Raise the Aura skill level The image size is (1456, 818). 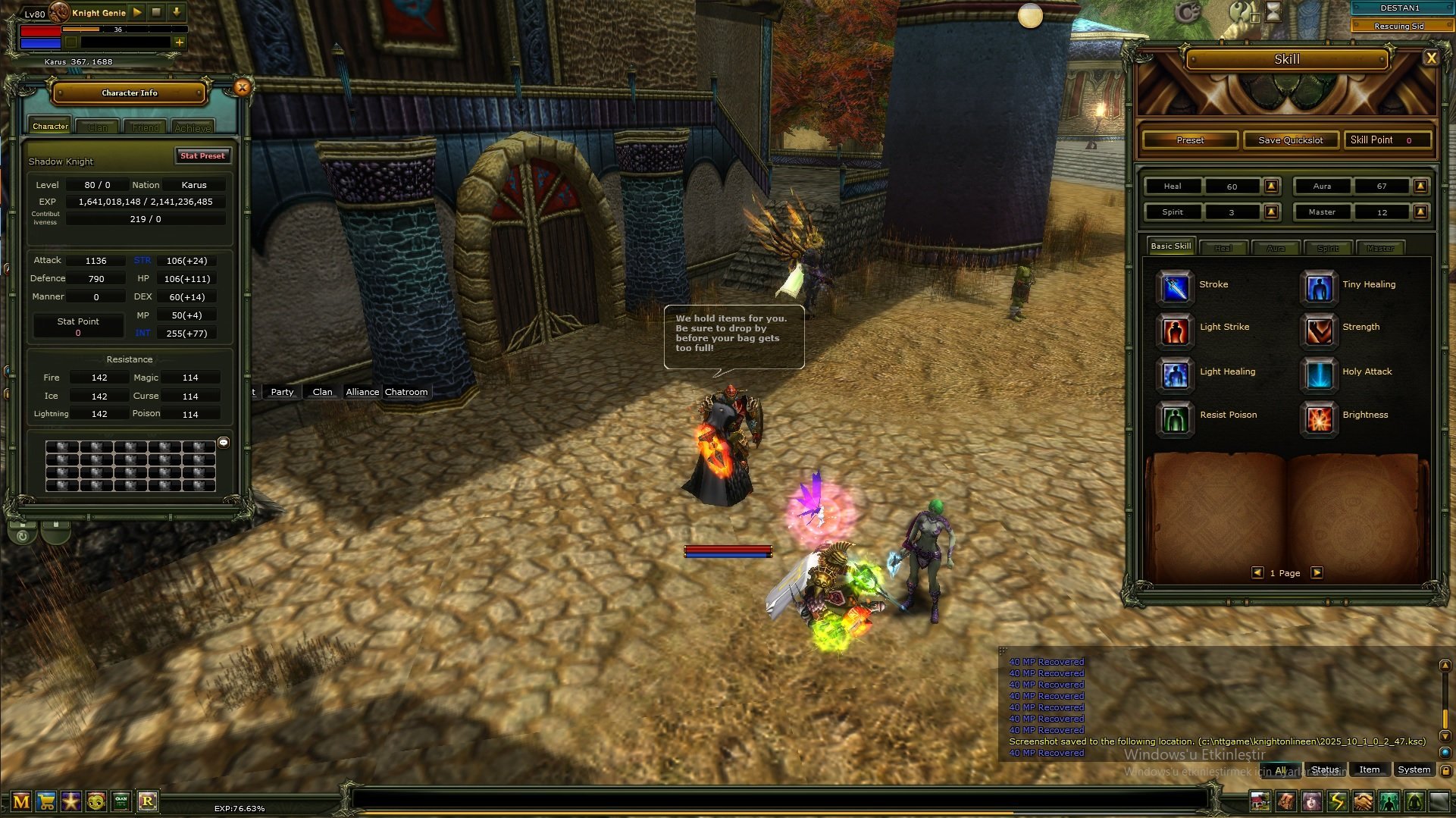click(x=1421, y=186)
